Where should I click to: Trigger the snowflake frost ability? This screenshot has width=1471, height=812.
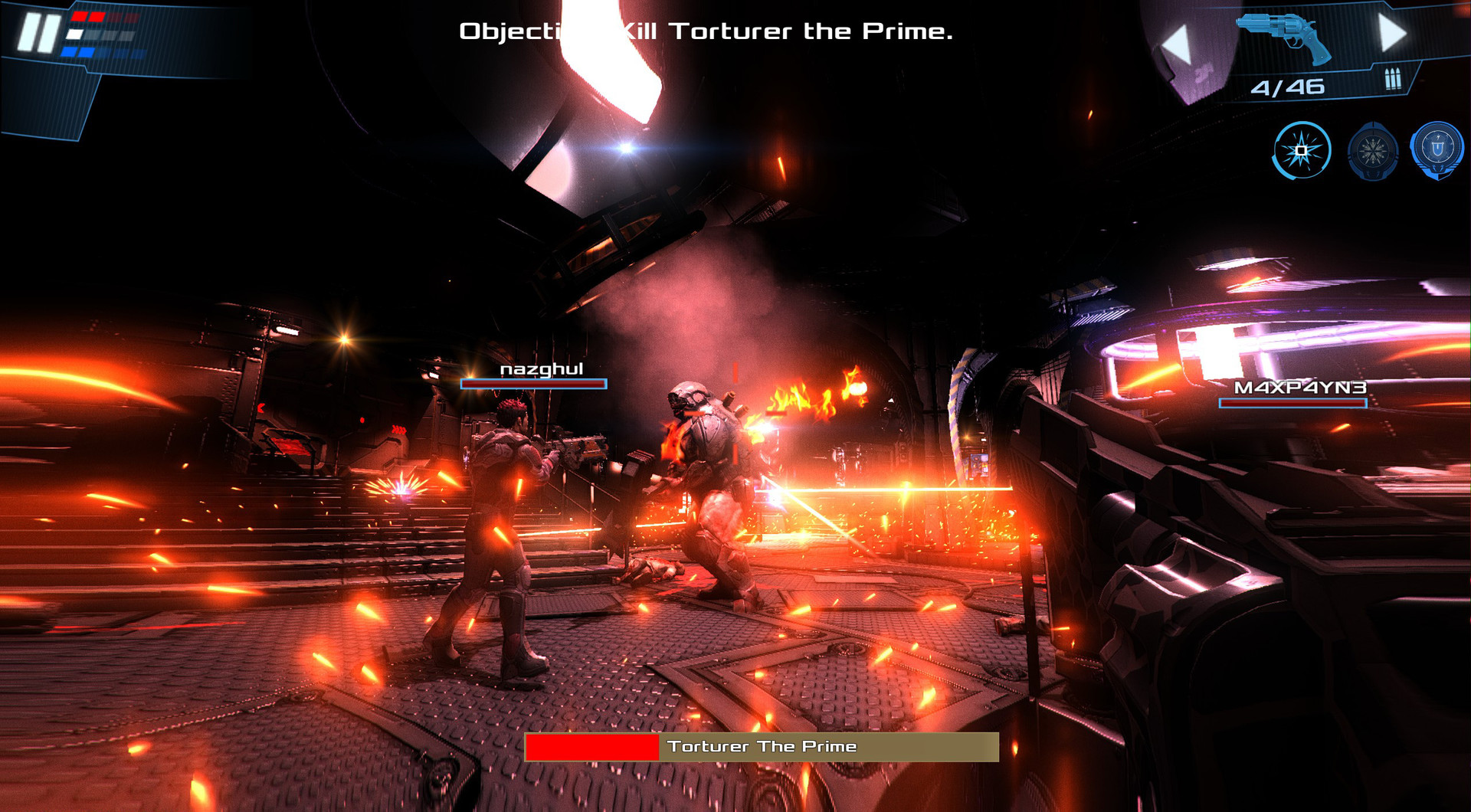(1373, 150)
